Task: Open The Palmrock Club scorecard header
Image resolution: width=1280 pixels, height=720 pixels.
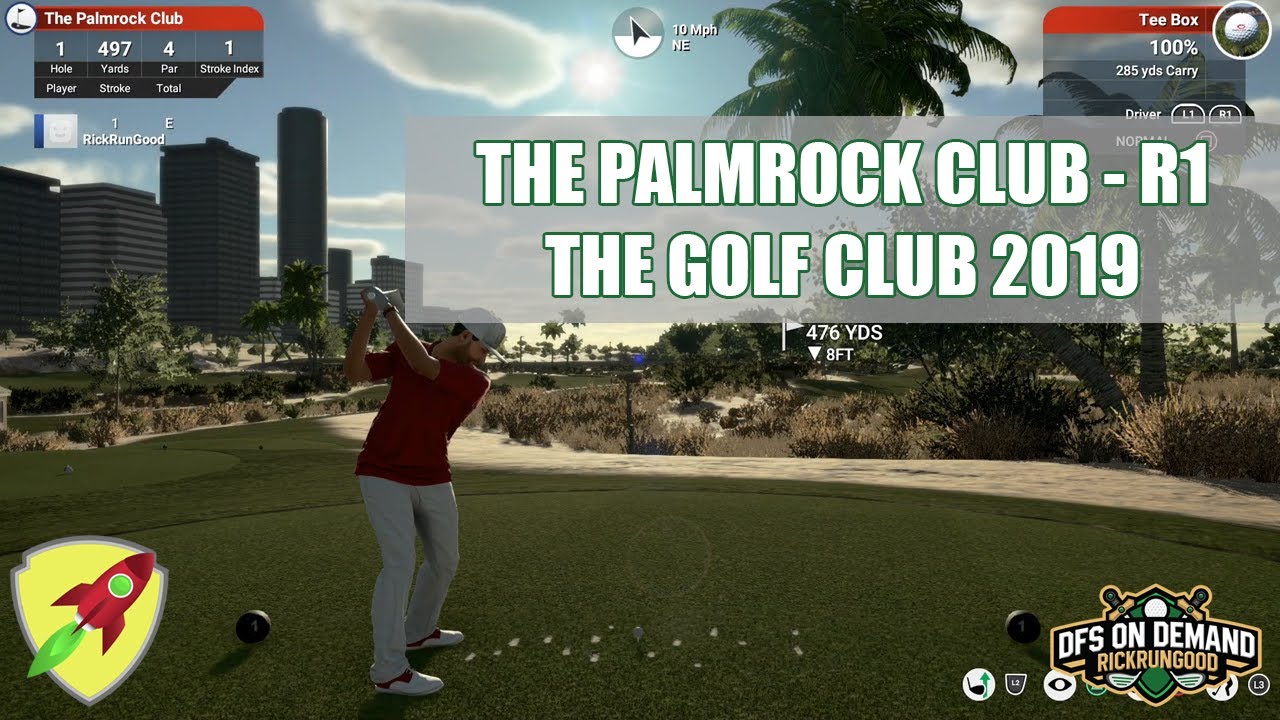Action: (x=148, y=18)
